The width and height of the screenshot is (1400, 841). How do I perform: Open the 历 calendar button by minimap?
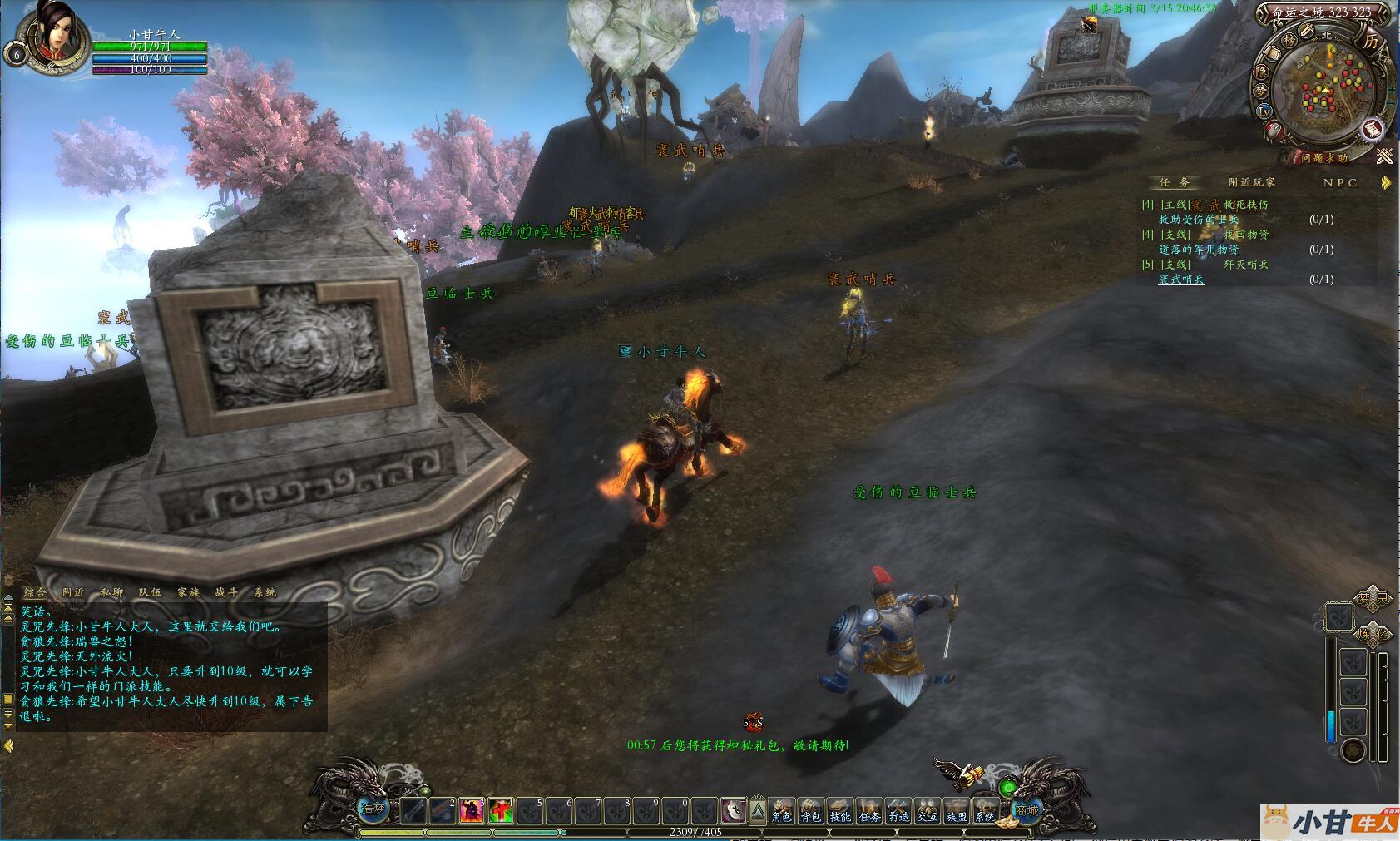[1370, 41]
